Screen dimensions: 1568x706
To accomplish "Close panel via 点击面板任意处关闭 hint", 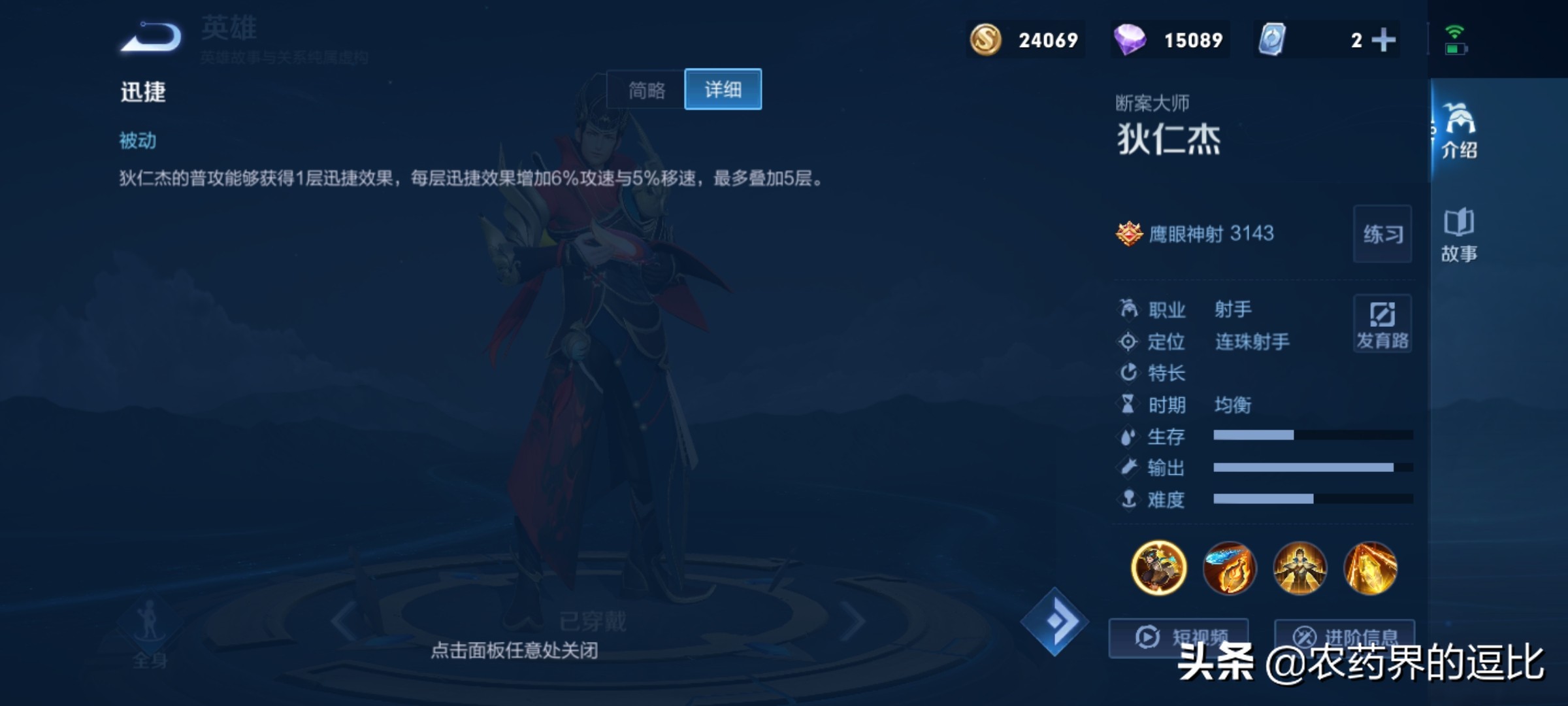I will 514,650.
